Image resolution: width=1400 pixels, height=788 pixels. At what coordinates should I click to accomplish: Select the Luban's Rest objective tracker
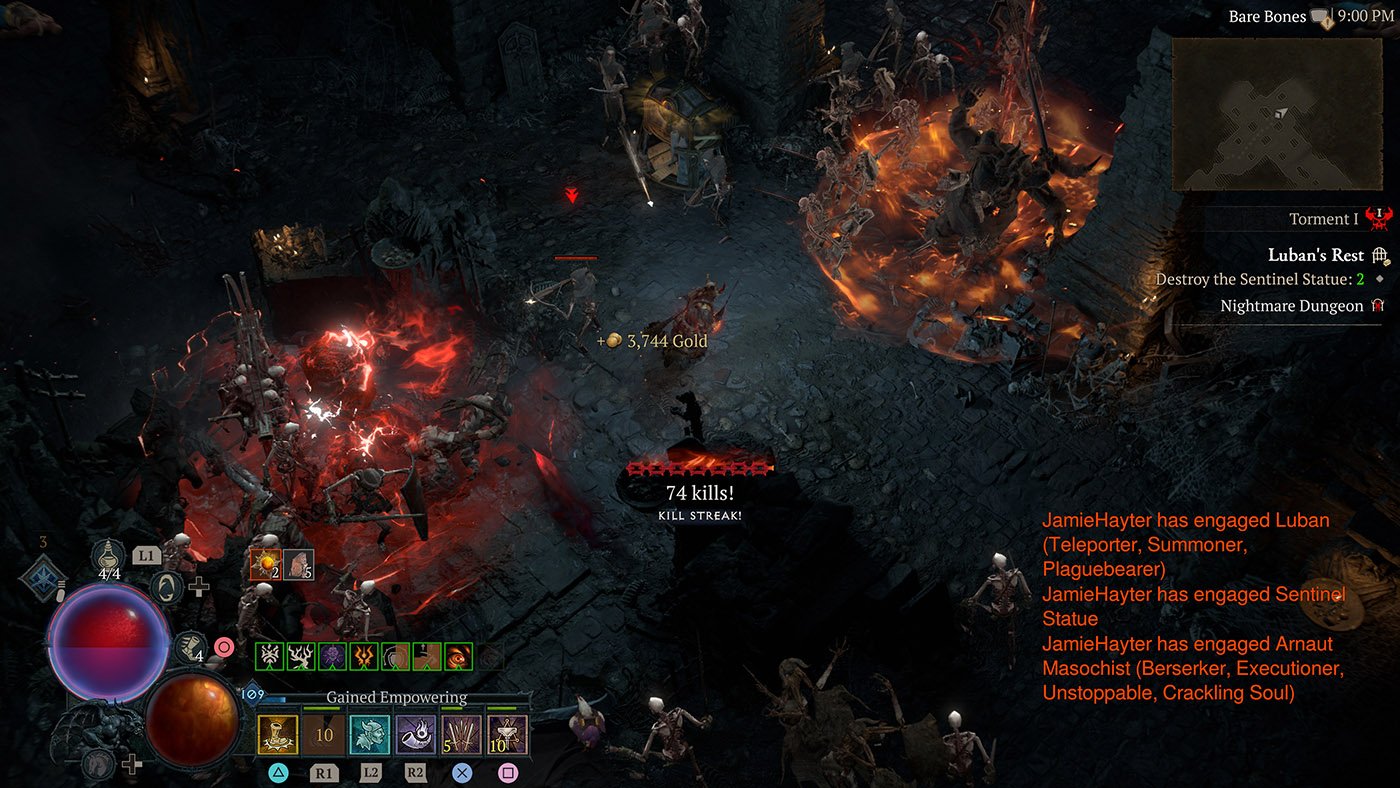coord(1316,255)
